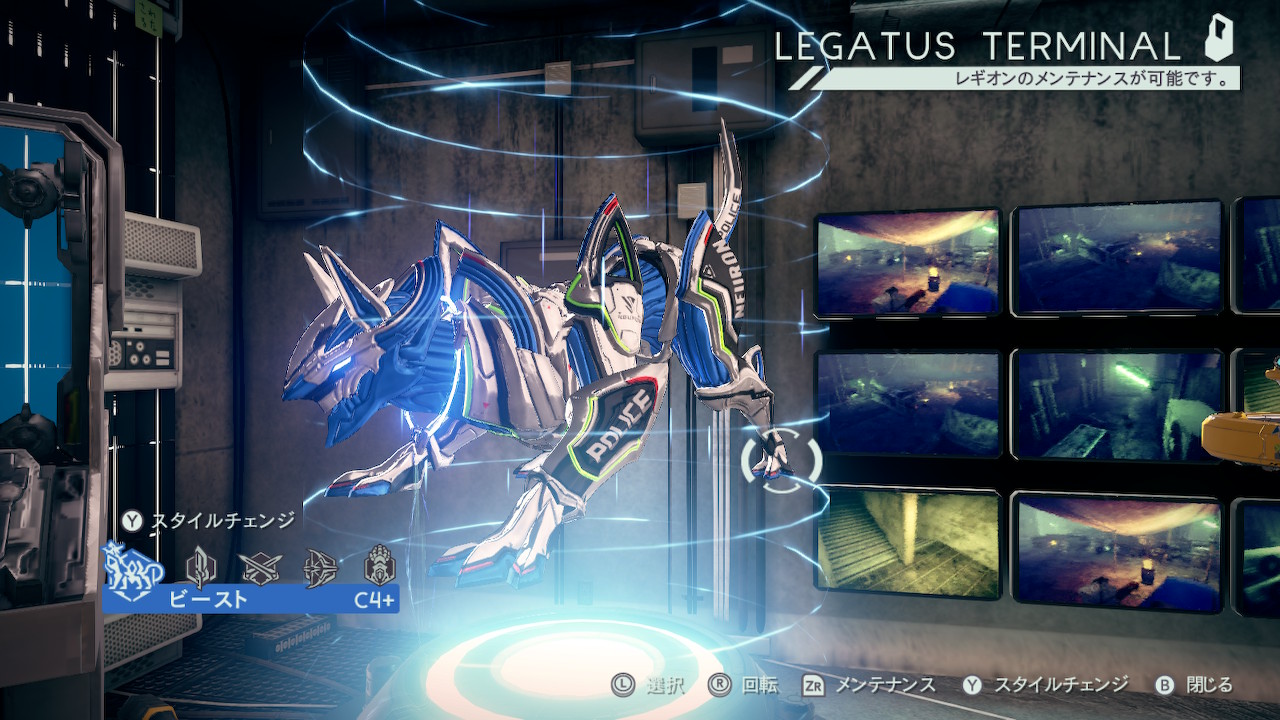1280x720 pixels.
Task: Select the fist-shaped Arm Legion icon
Action: pyautogui.click(x=380, y=566)
